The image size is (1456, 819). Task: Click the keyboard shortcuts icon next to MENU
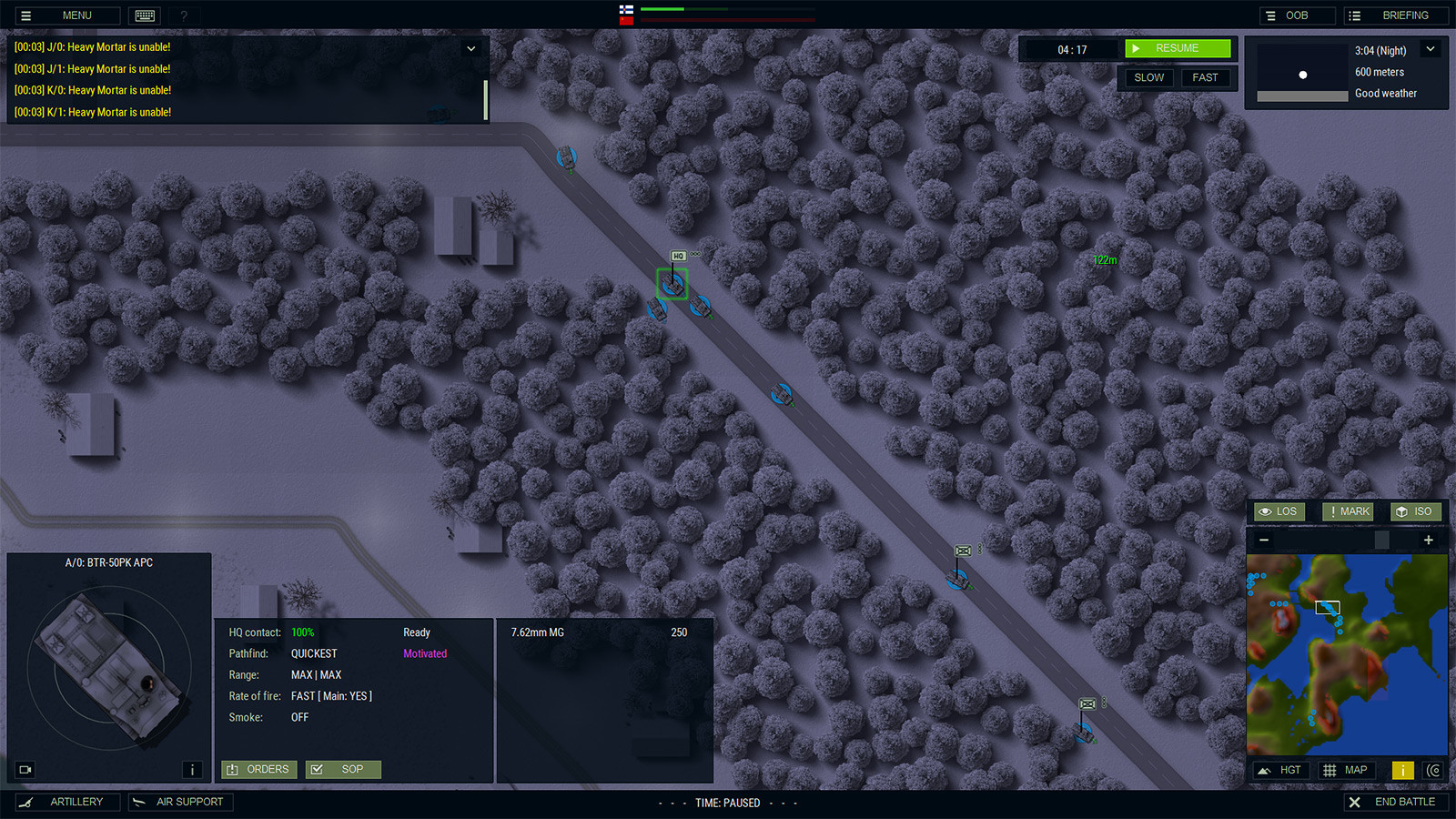(x=144, y=15)
